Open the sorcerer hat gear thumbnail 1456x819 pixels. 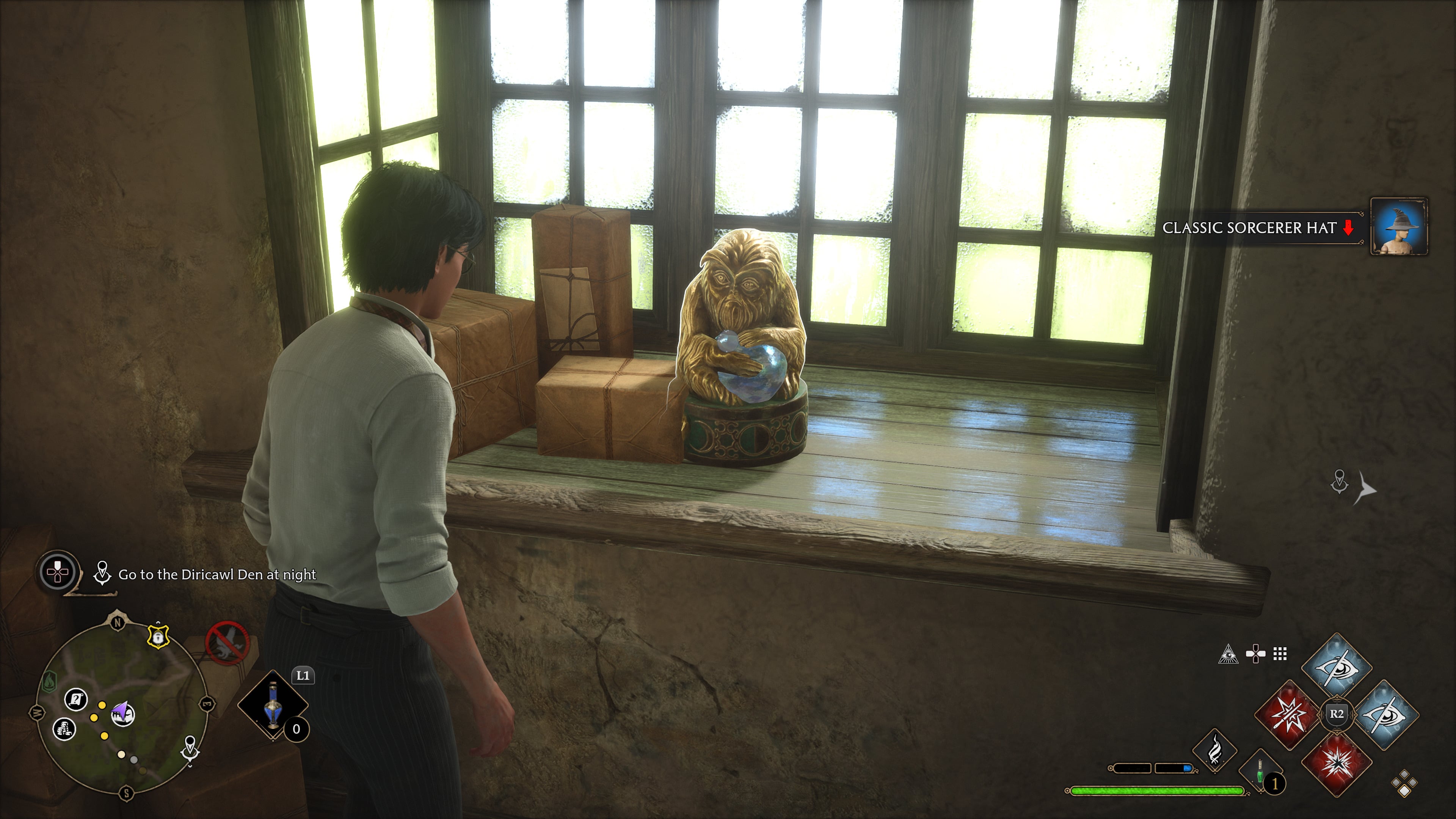click(x=1399, y=227)
